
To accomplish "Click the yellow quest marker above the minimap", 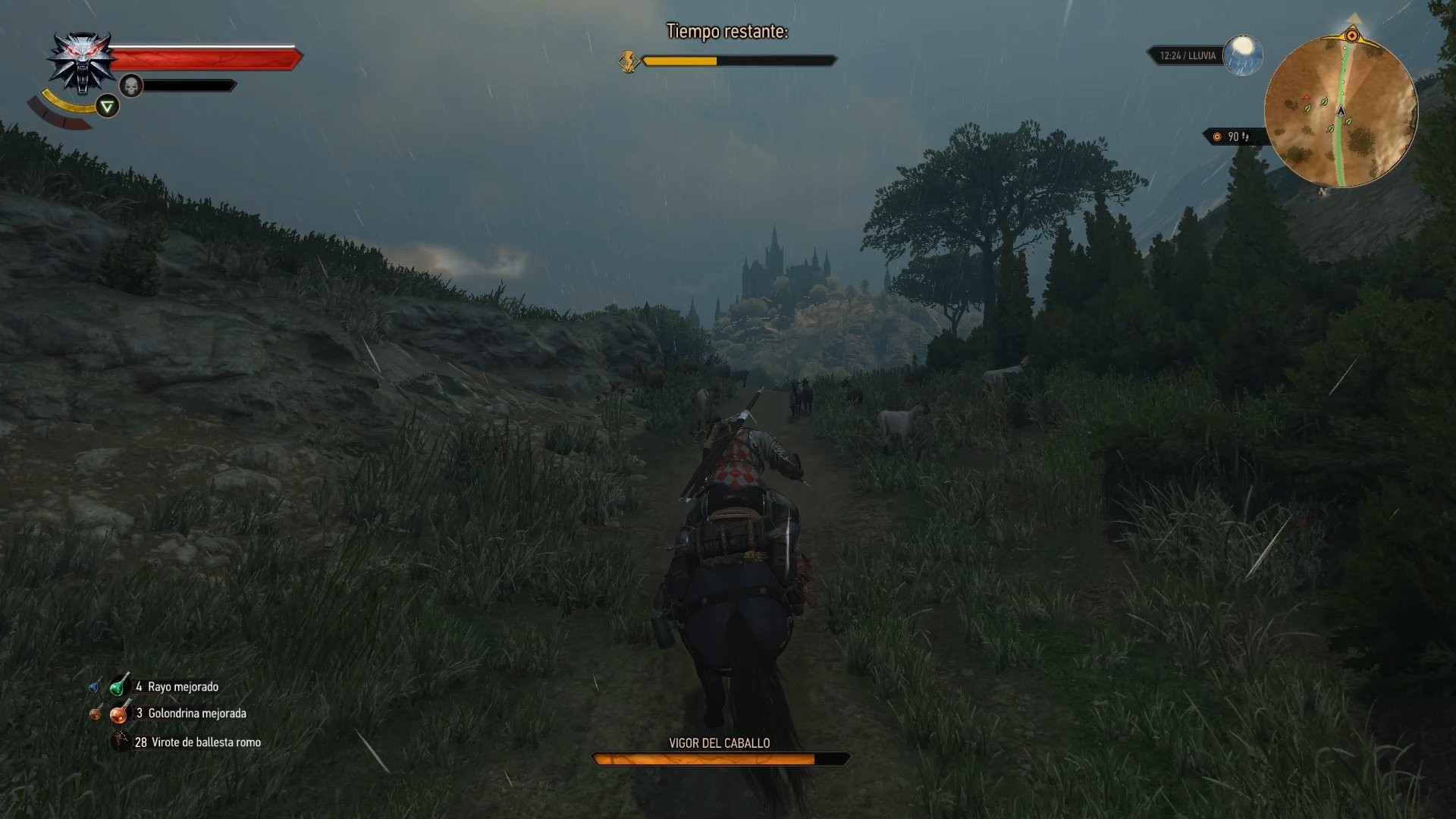I will click(1353, 36).
